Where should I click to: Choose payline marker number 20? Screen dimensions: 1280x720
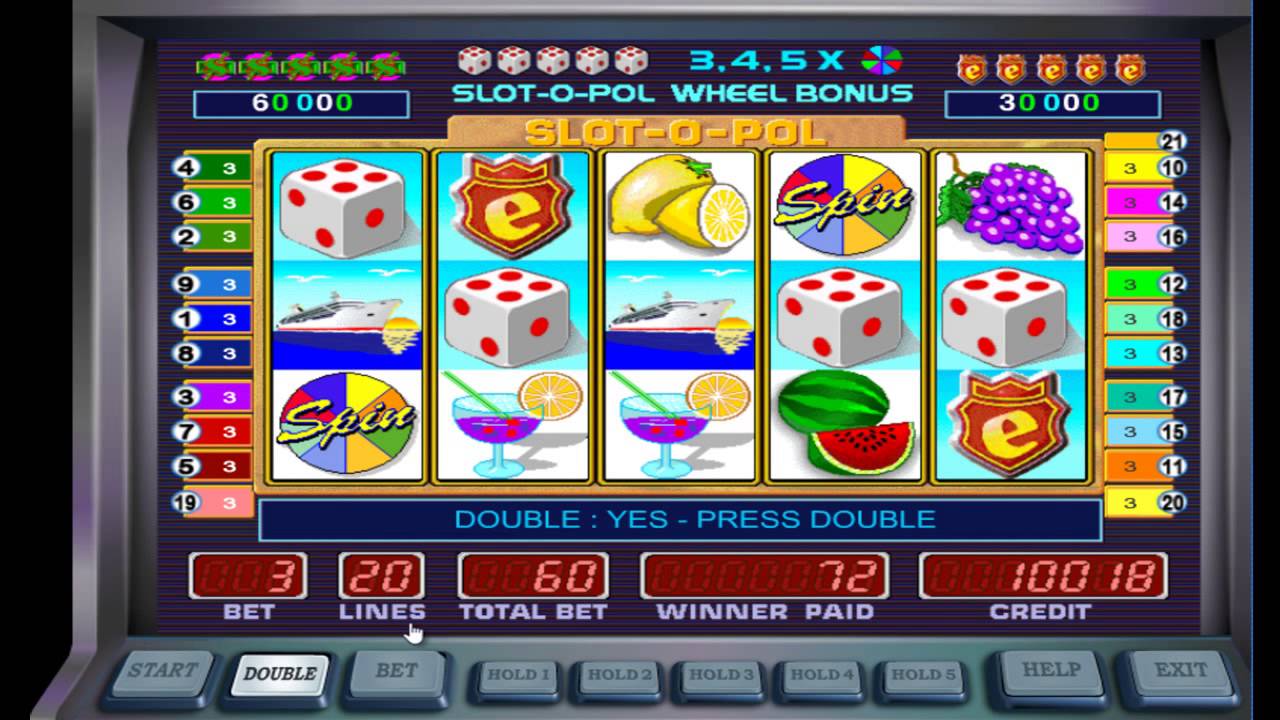(x=1172, y=502)
